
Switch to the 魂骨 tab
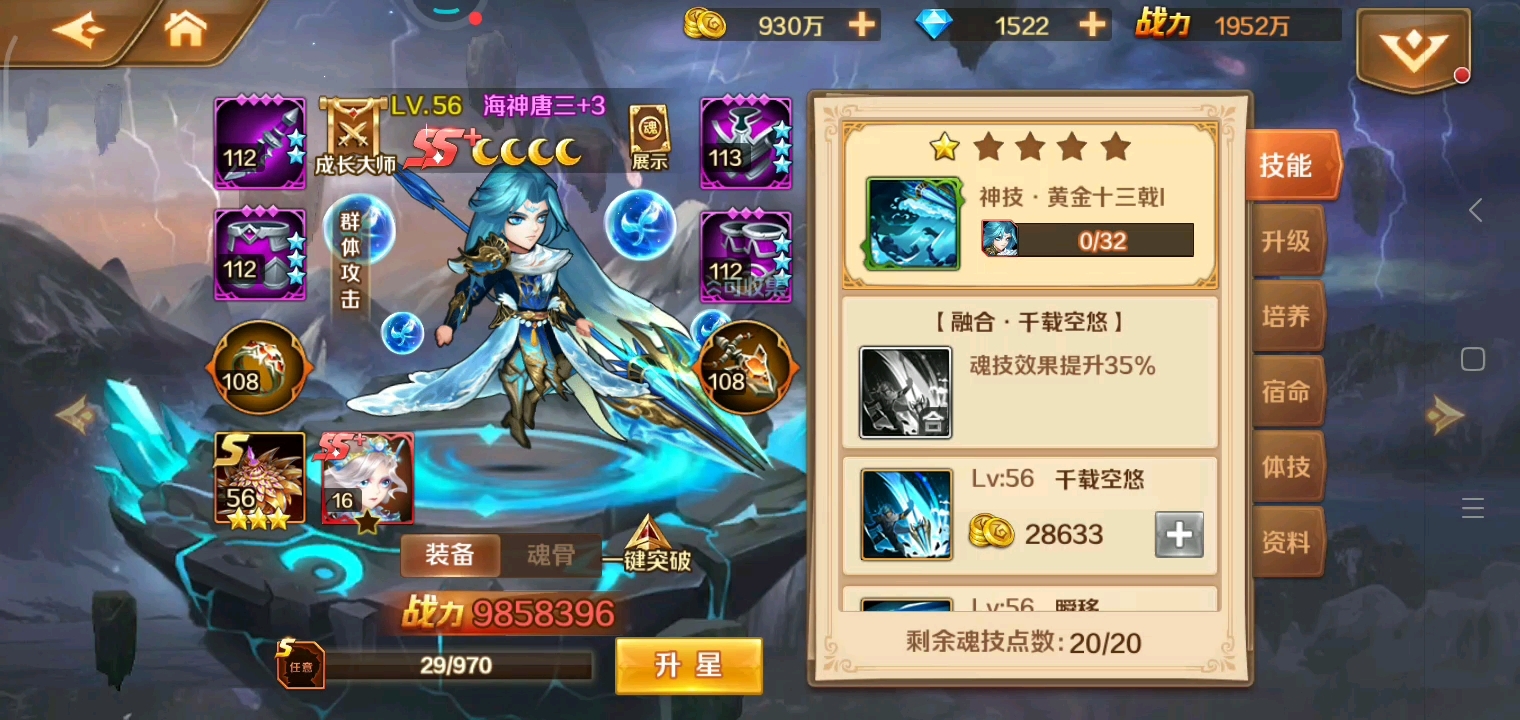tap(549, 555)
